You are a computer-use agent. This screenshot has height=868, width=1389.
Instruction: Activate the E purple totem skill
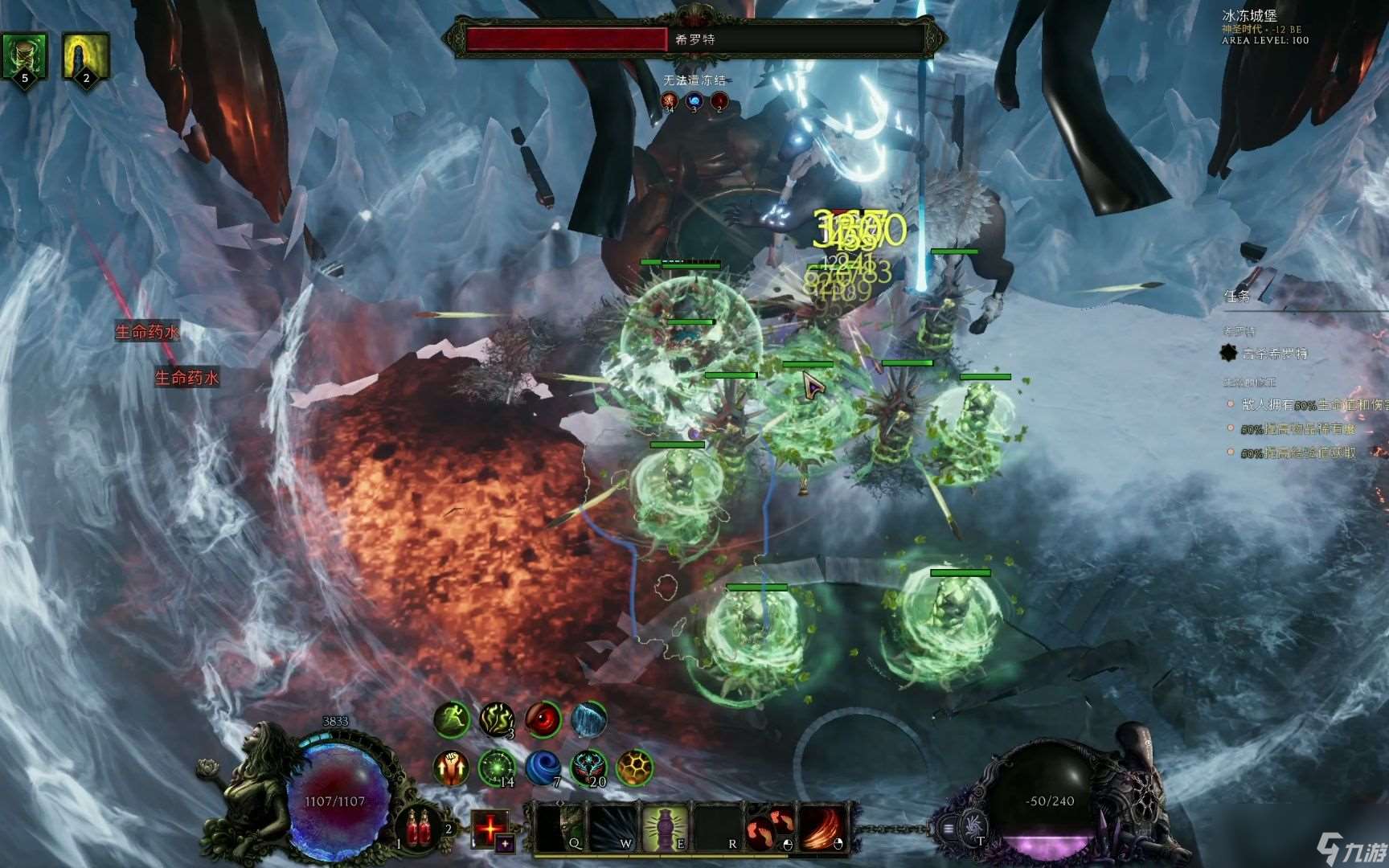point(666,828)
